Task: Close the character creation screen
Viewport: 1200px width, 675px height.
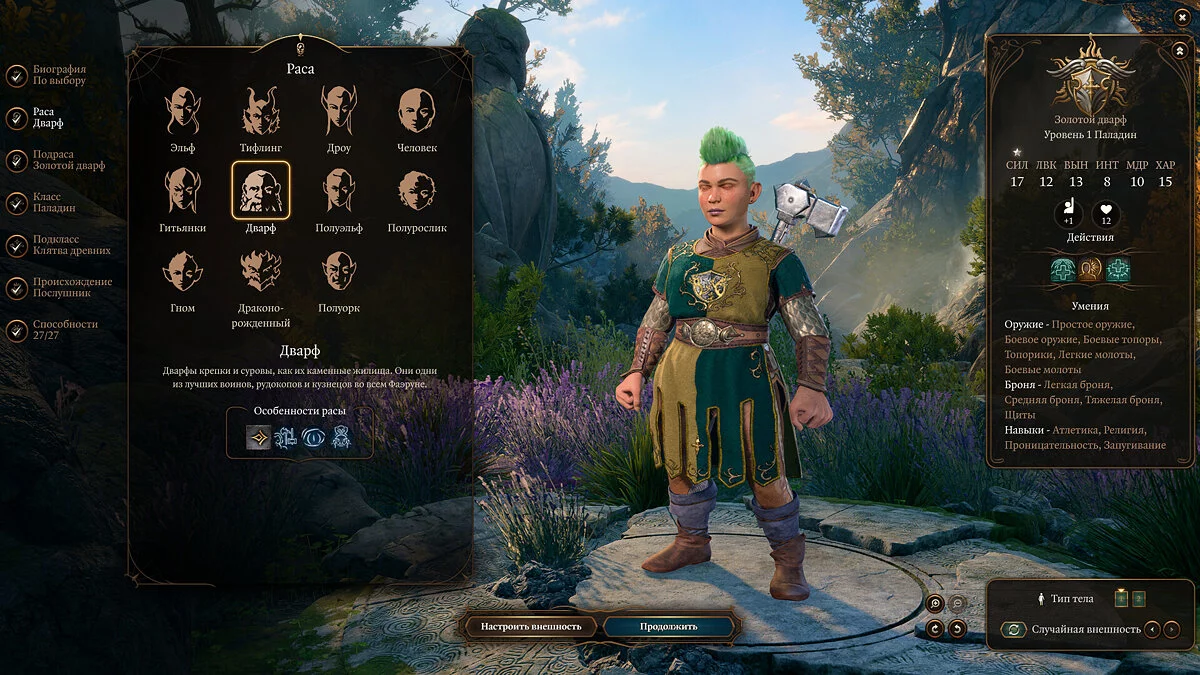Action: 1181,16
